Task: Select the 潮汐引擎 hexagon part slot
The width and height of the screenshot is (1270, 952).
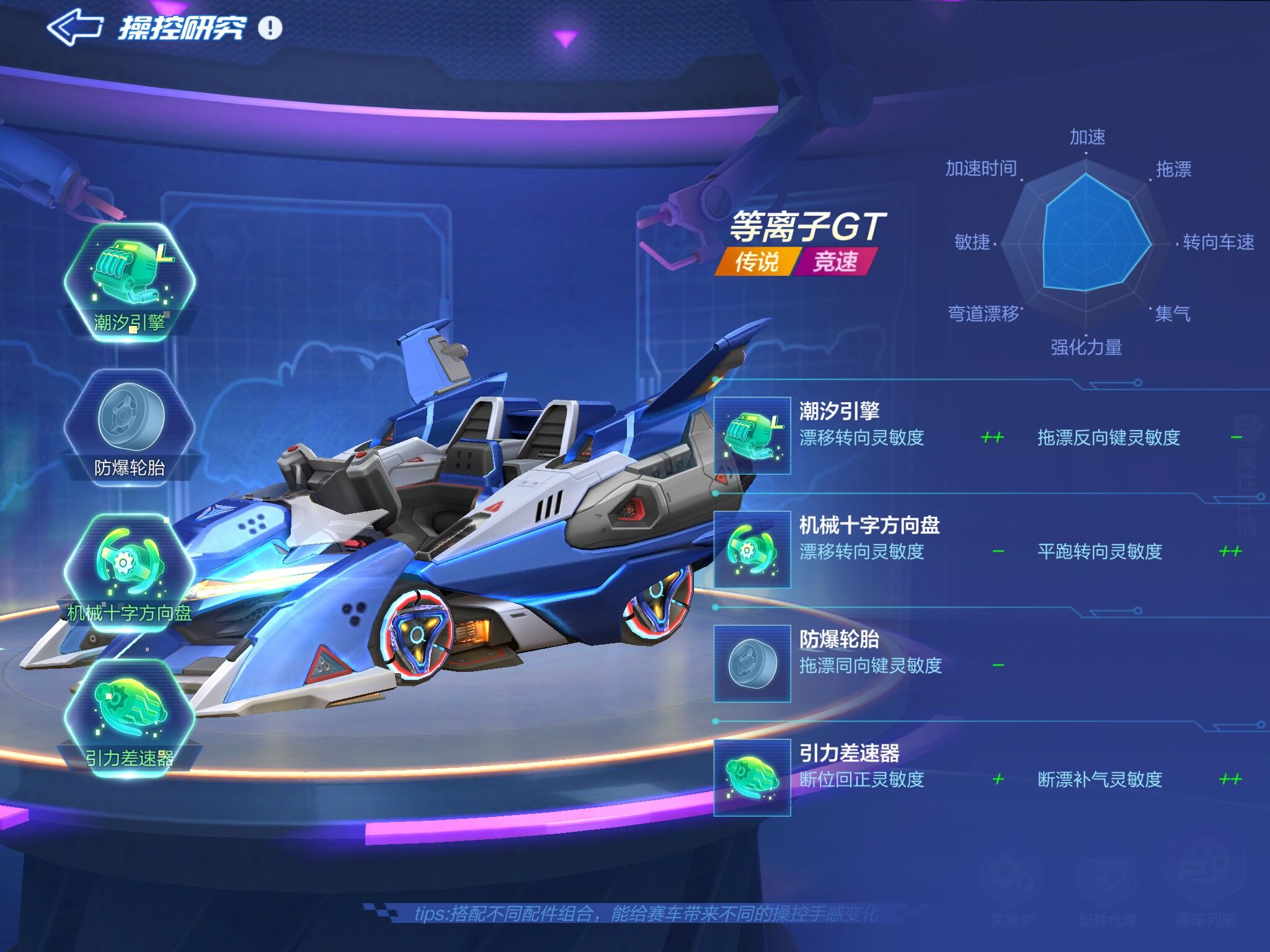Action: coord(130,278)
